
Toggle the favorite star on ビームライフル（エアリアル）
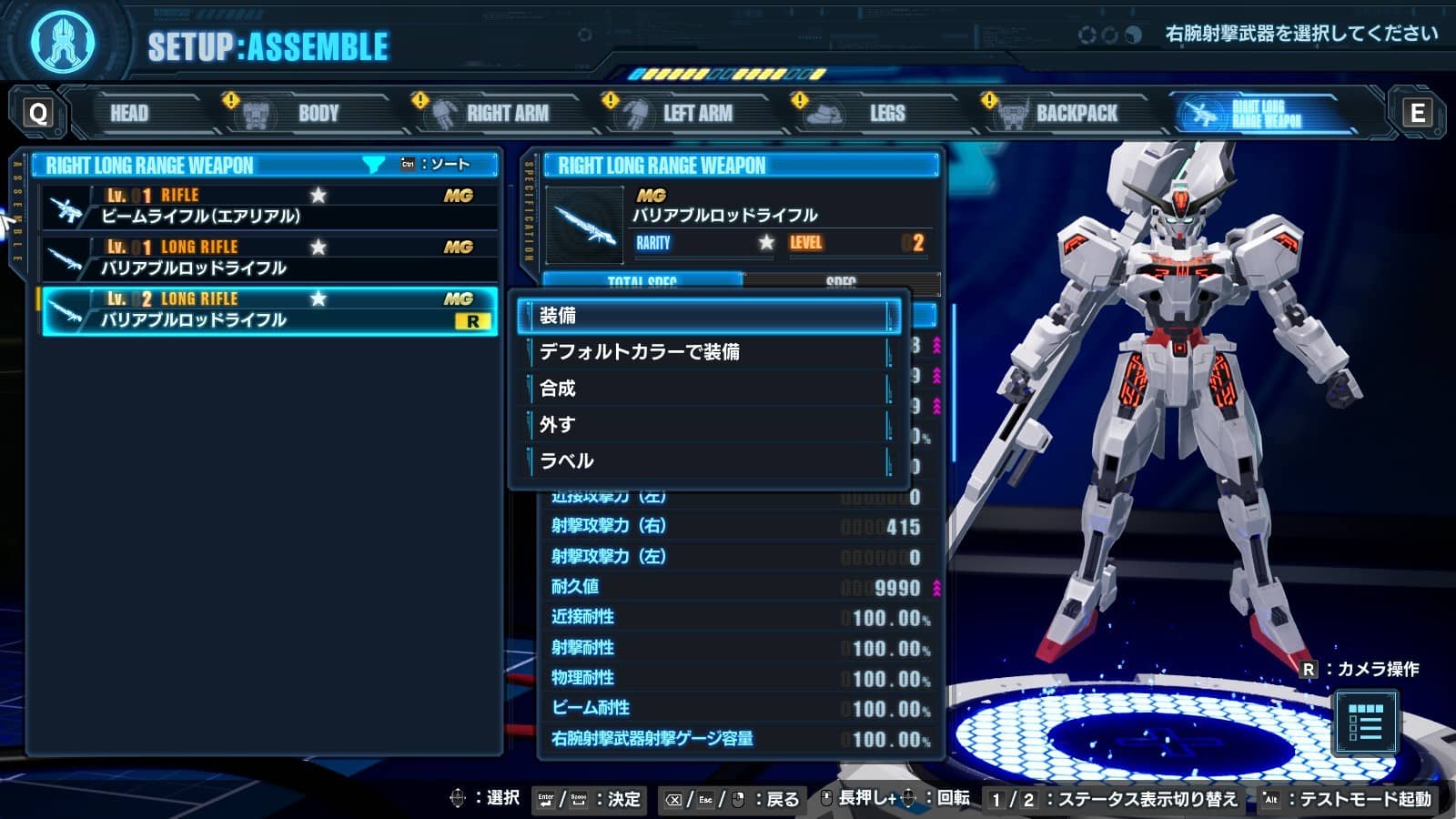pyautogui.click(x=316, y=195)
